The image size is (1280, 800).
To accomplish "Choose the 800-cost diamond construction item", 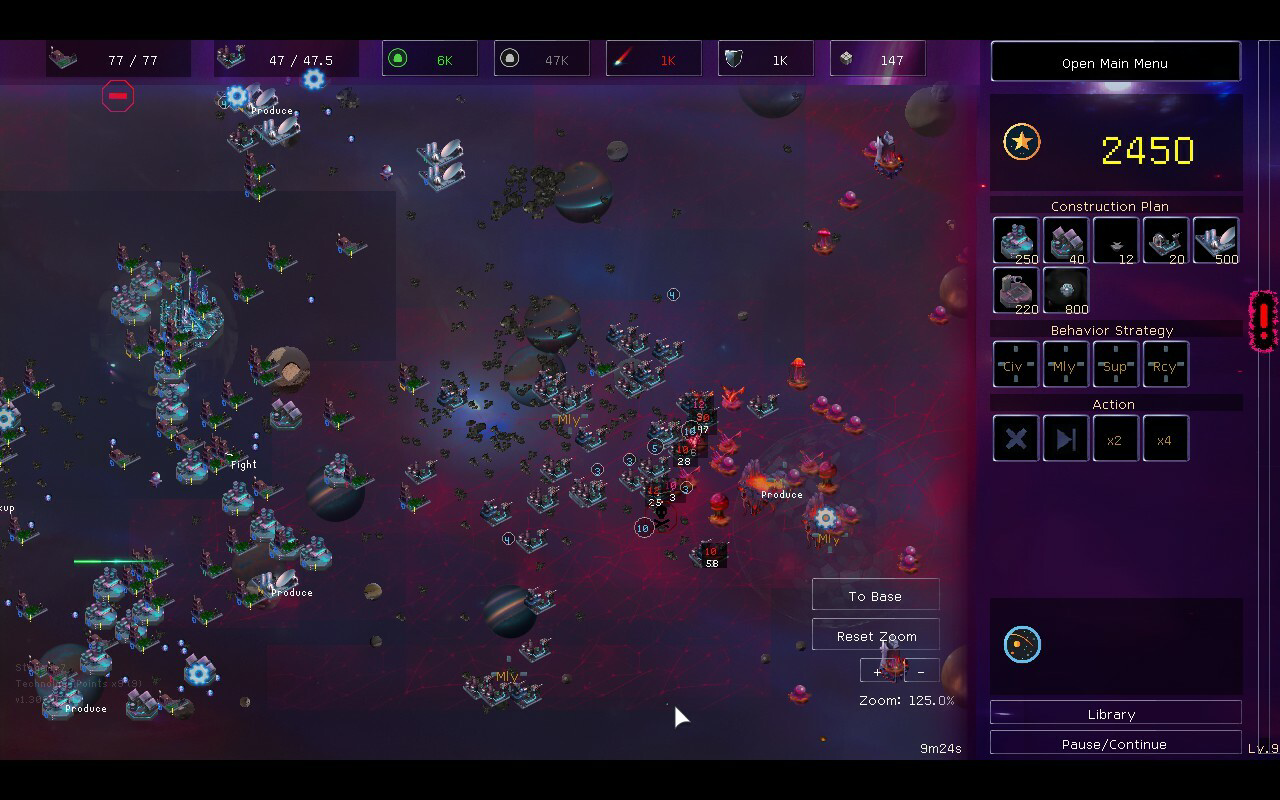I will [x=1065, y=290].
